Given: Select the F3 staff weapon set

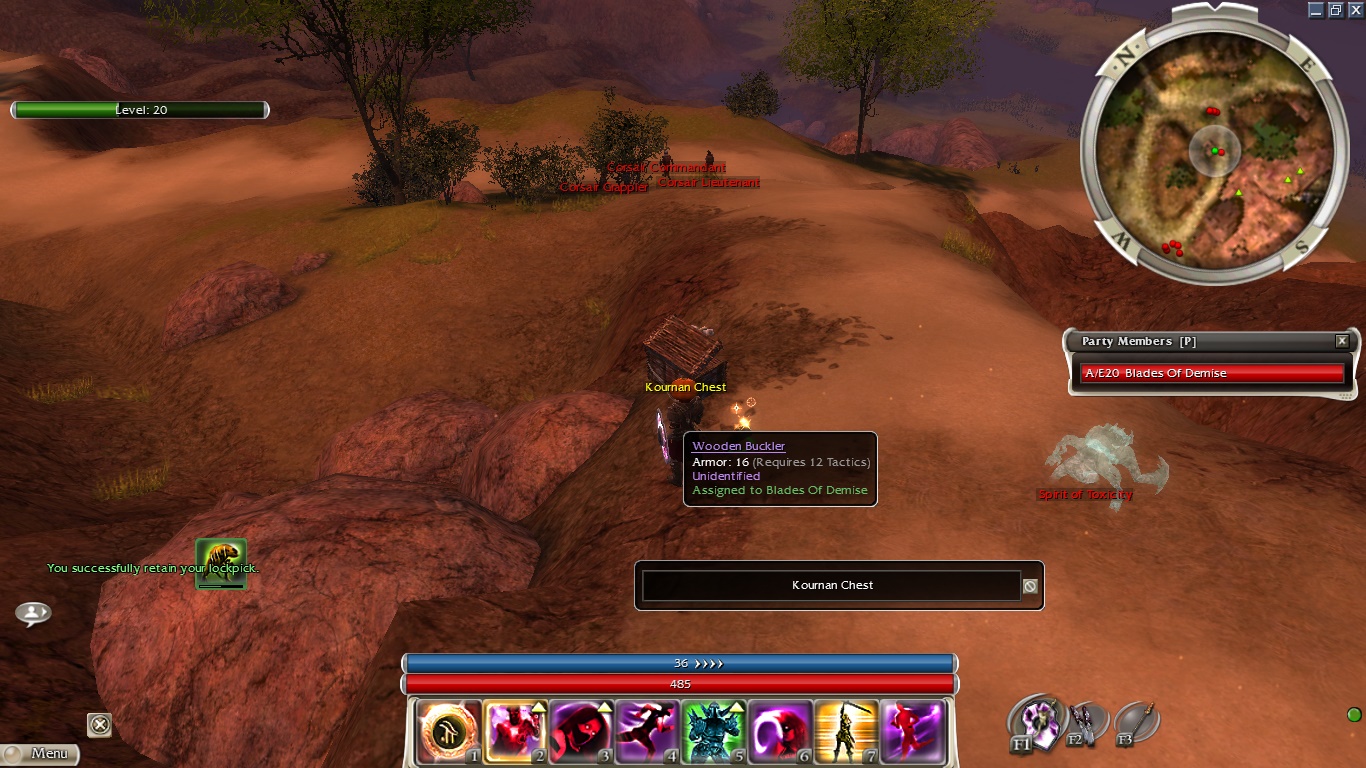Looking at the screenshot, I should click(1137, 721).
